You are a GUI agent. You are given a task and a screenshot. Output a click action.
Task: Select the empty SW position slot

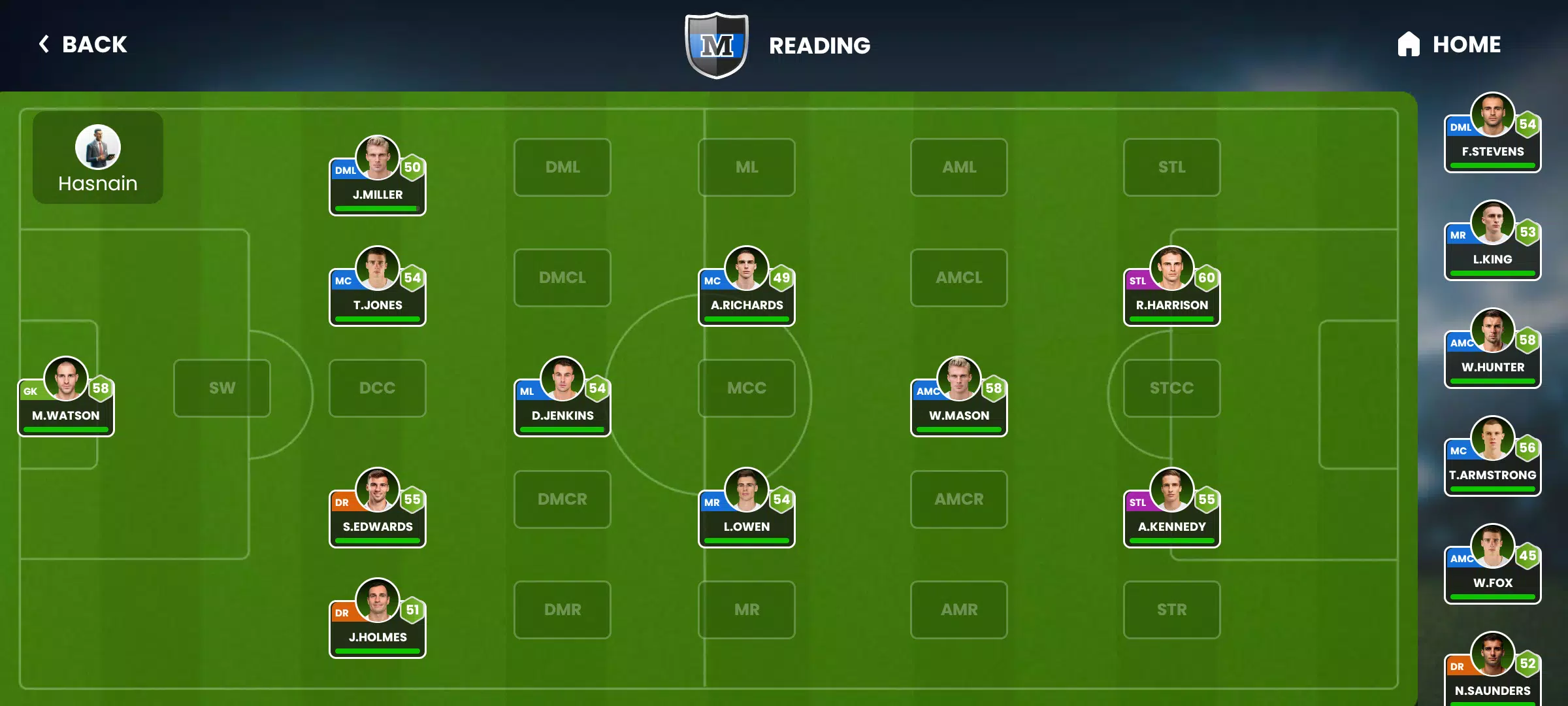click(x=221, y=388)
